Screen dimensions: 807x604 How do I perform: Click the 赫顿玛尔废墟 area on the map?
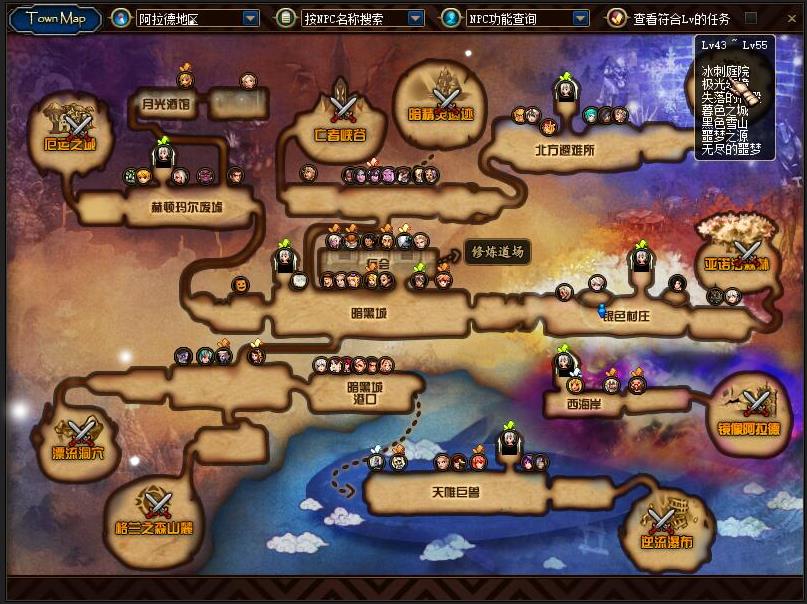point(186,207)
